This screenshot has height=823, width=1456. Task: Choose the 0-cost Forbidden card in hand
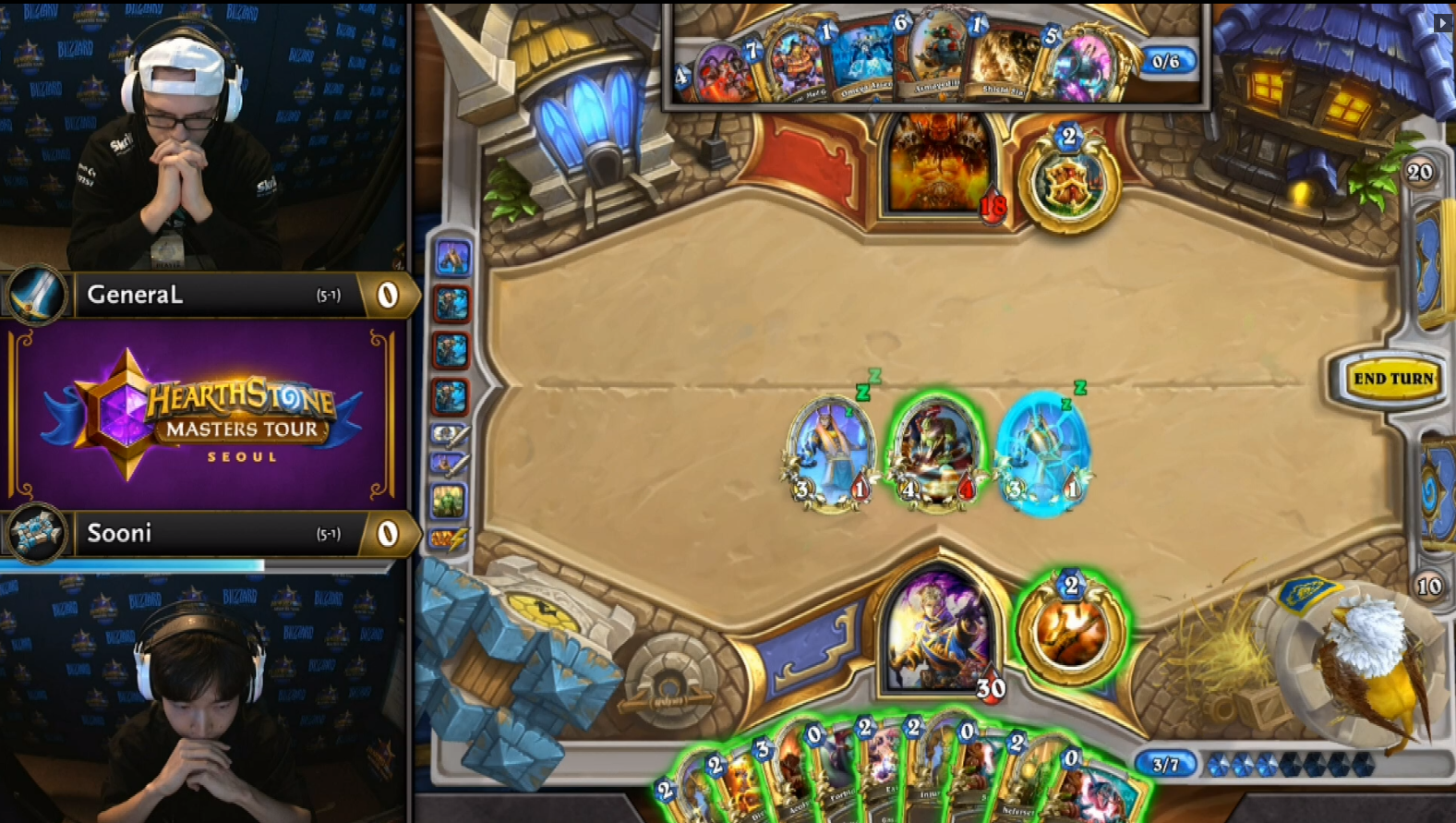[837, 781]
